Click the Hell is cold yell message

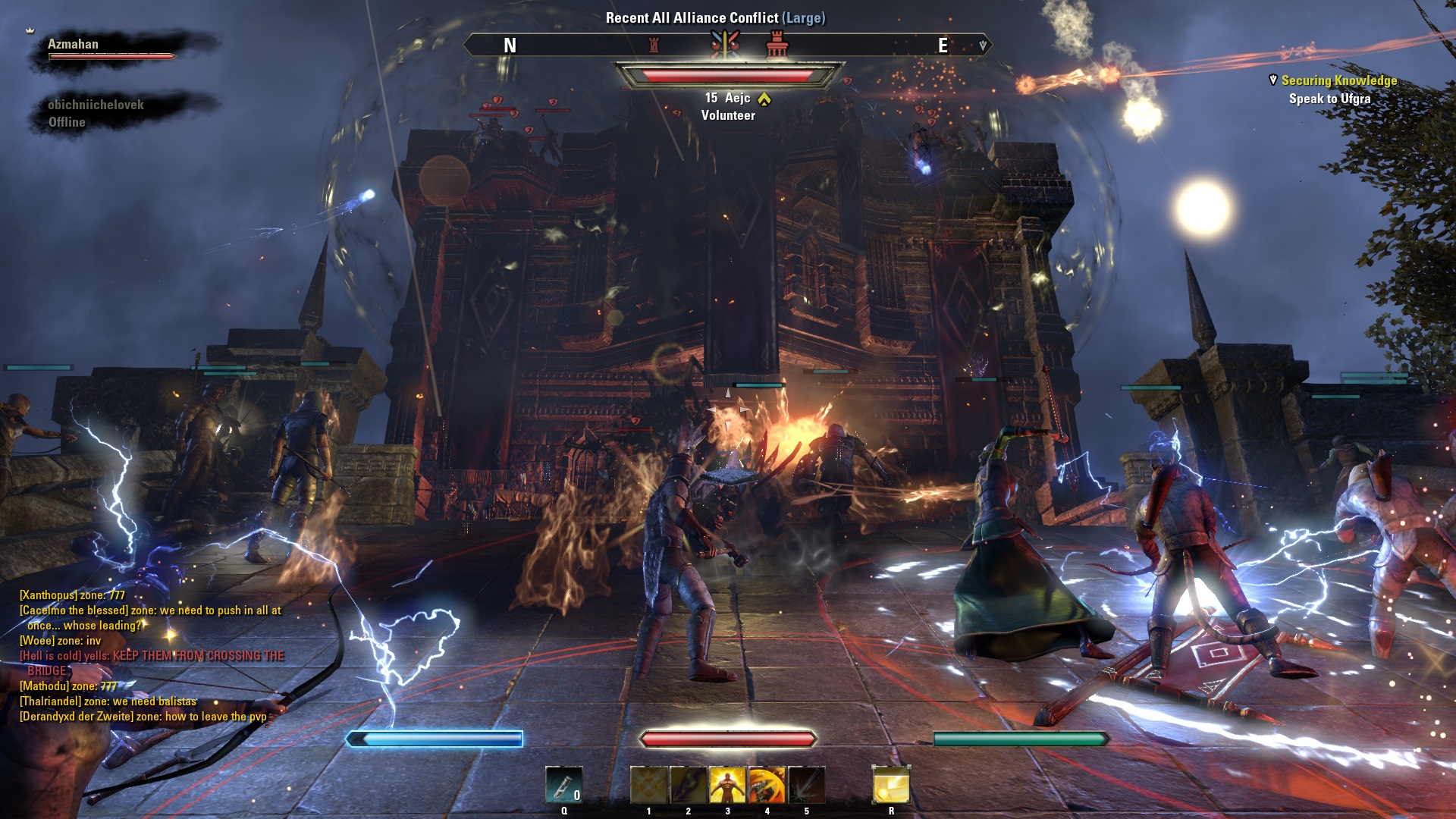[152, 656]
